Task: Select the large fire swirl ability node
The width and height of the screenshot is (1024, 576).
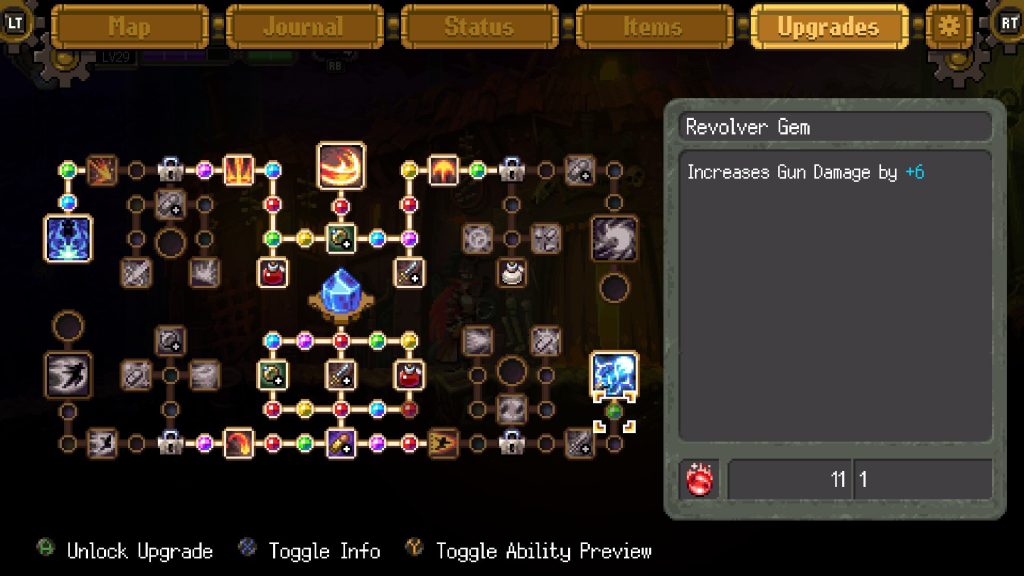Action: (x=341, y=166)
